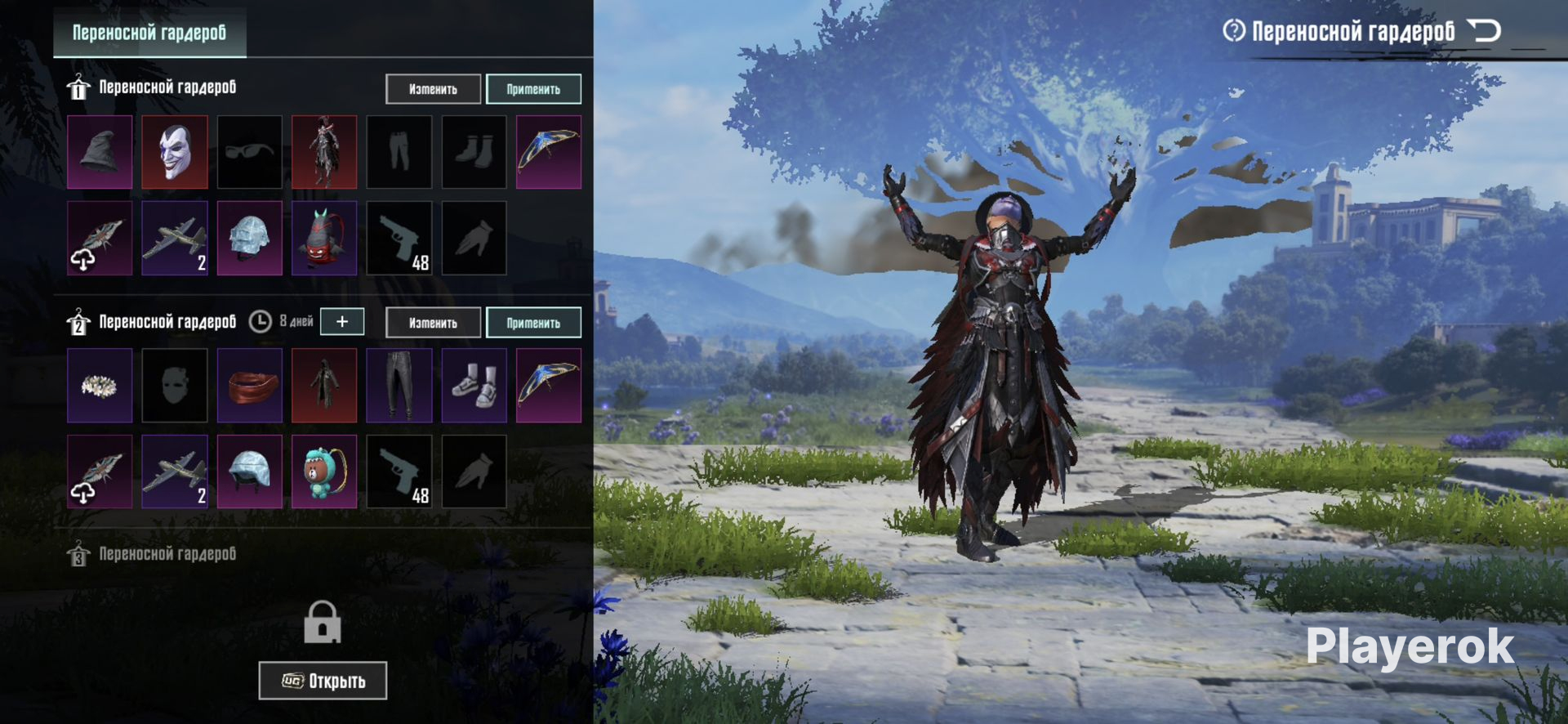Select the brown bear backpack slot
The height and width of the screenshot is (724, 1568).
point(324,471)
